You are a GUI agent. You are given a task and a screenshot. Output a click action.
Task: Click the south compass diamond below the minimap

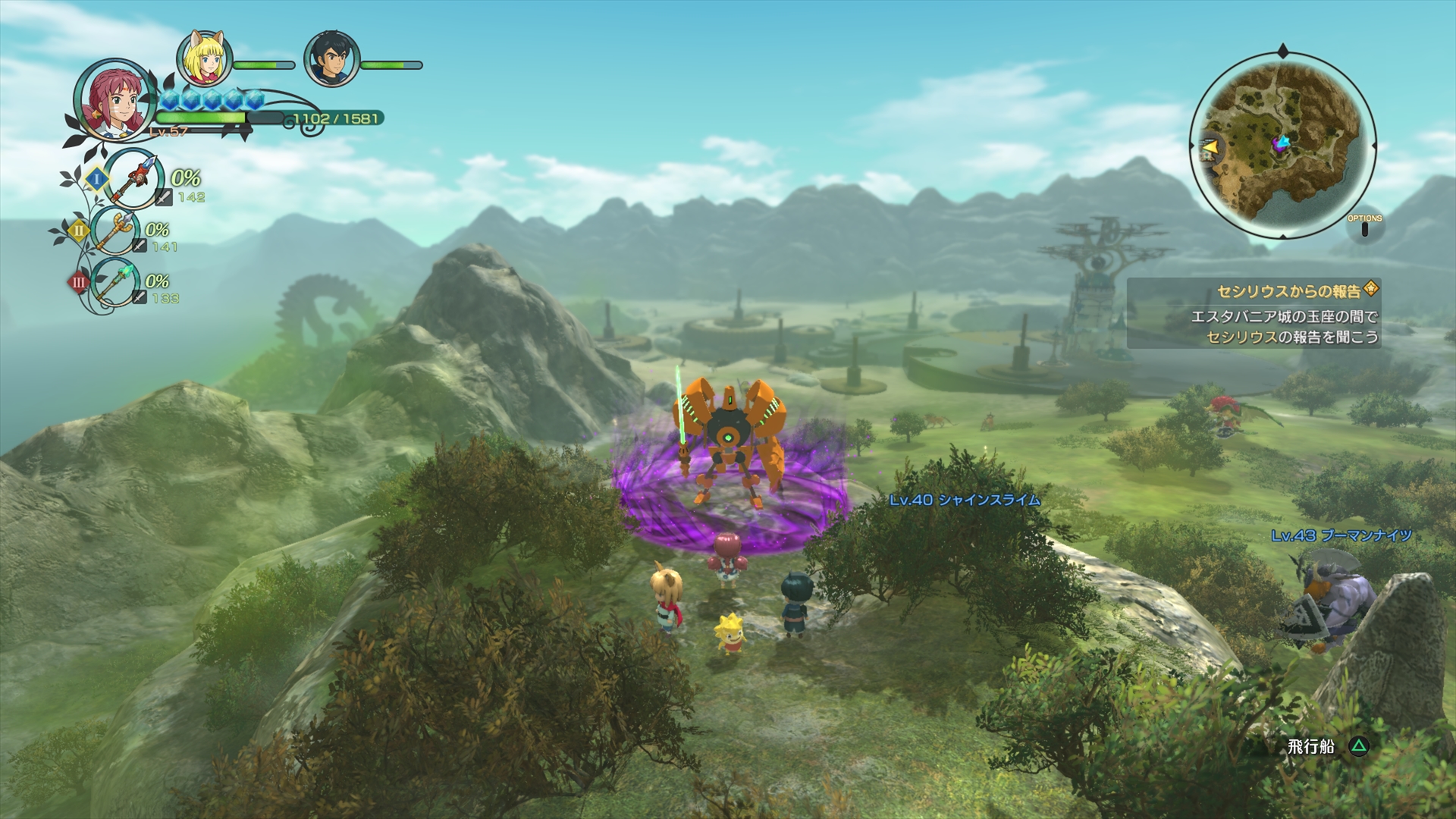[1283, 236]
